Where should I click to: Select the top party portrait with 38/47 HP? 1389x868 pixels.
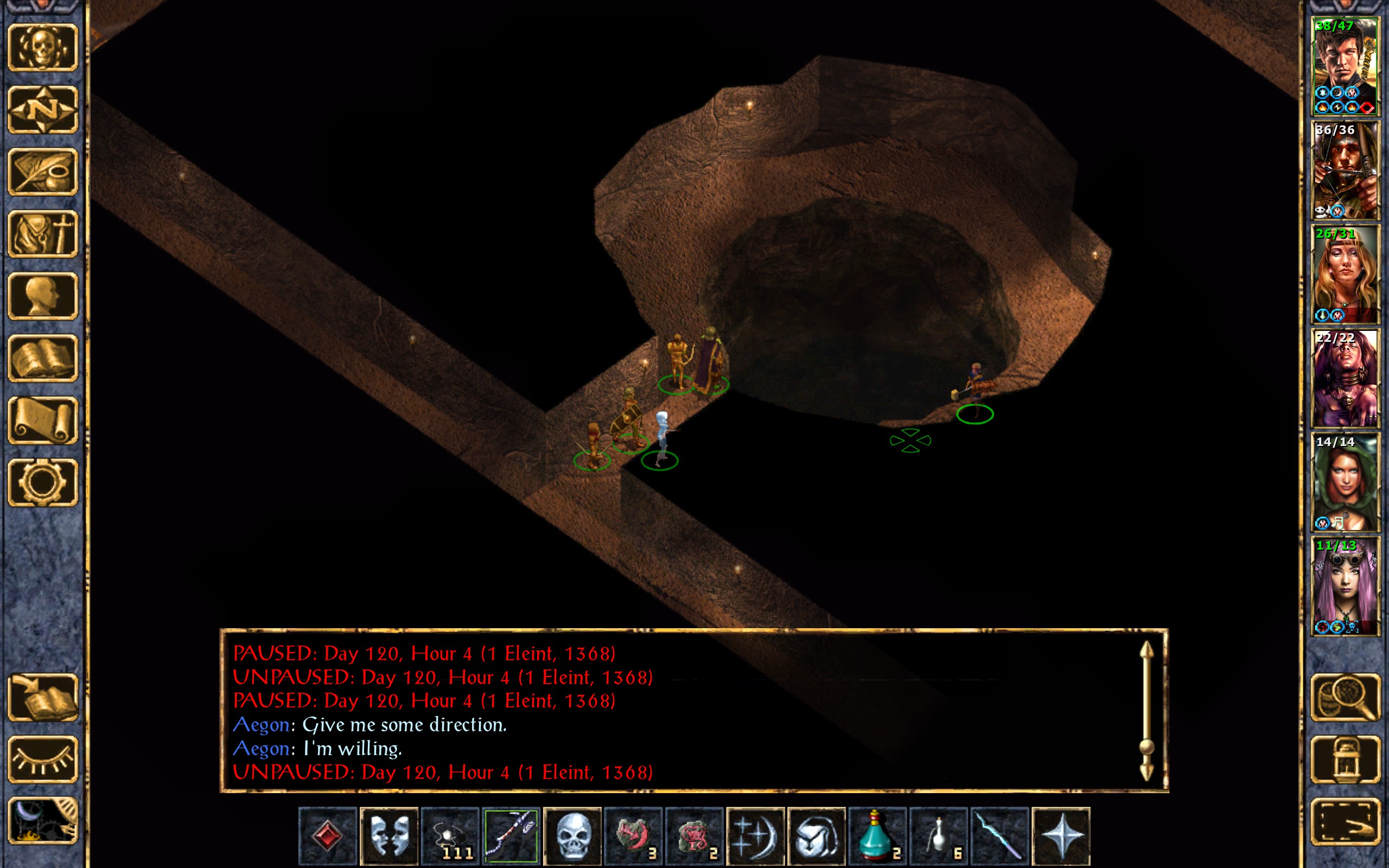click(x=1345, y=67)
